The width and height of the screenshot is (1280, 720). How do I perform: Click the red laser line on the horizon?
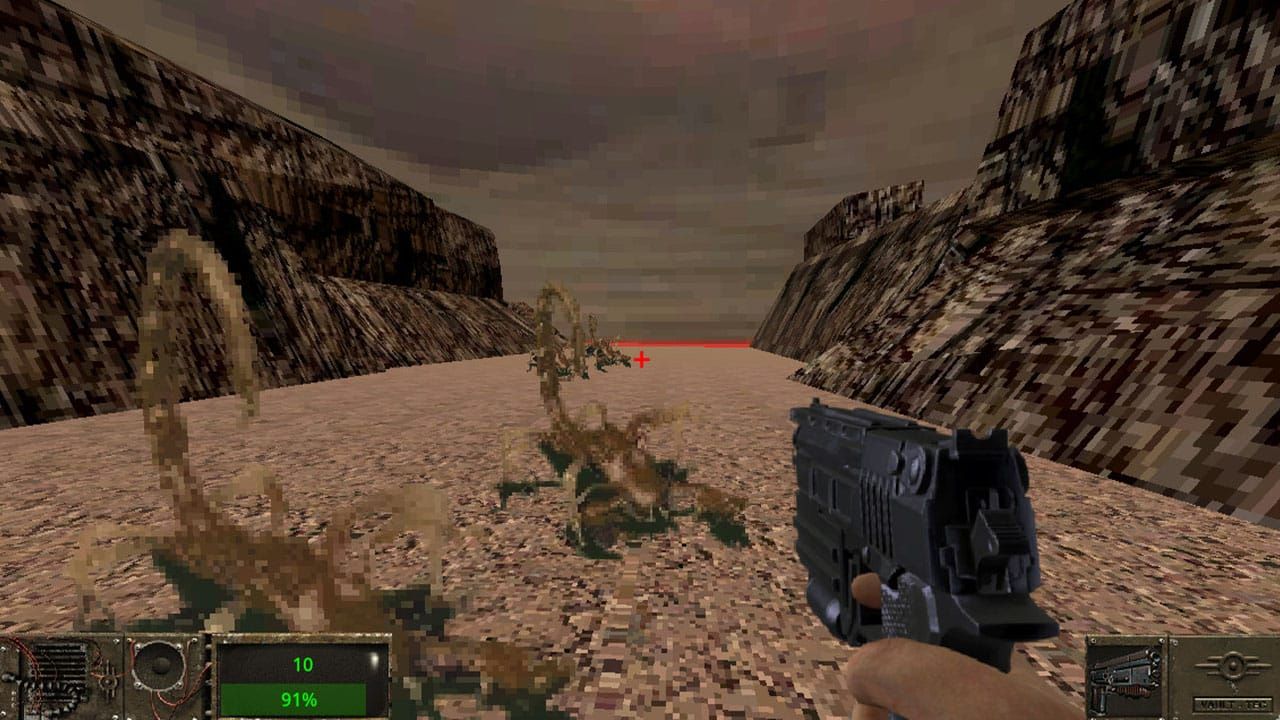690,344
